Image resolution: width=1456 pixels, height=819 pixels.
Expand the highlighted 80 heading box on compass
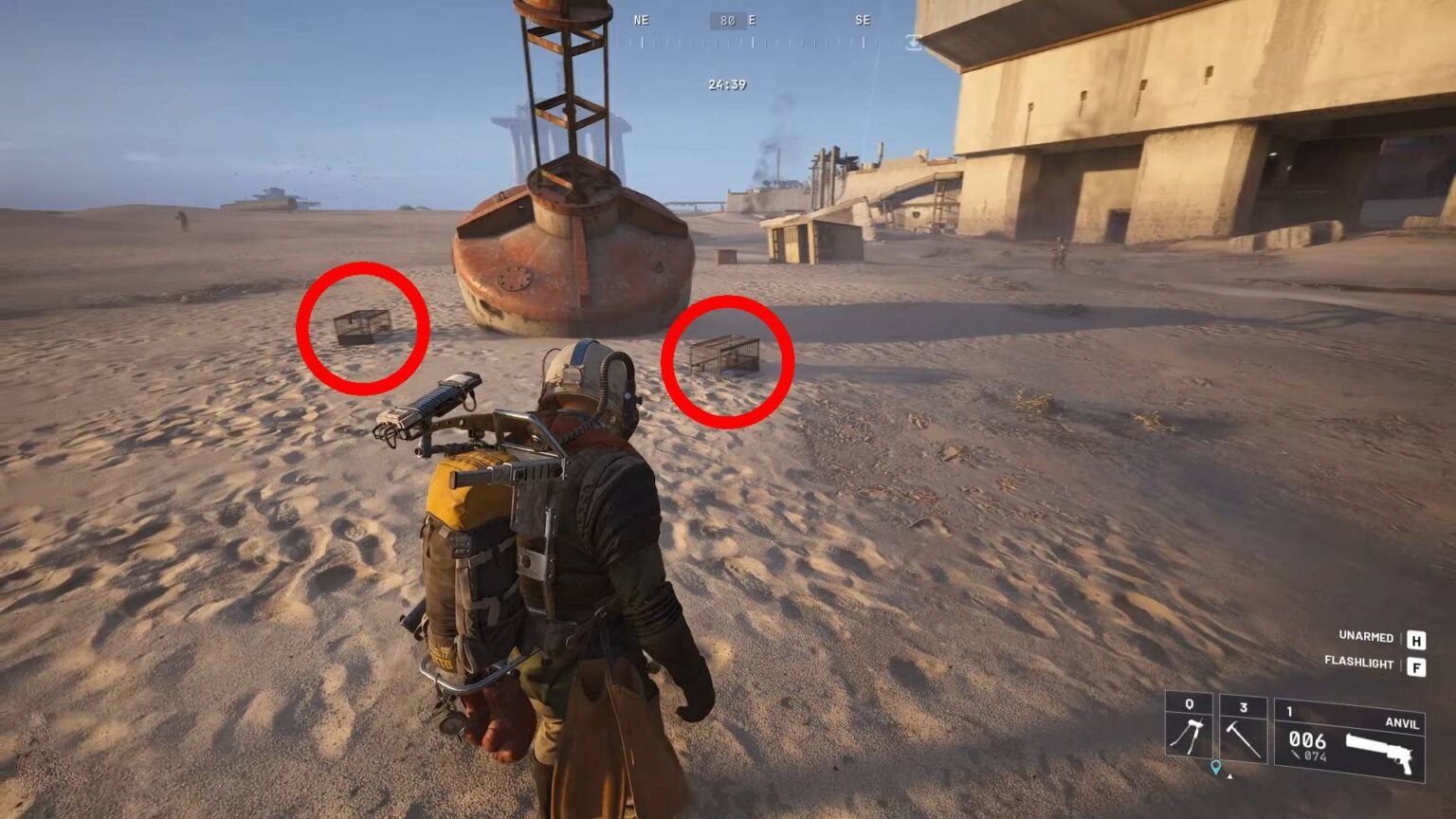[727, 21]
